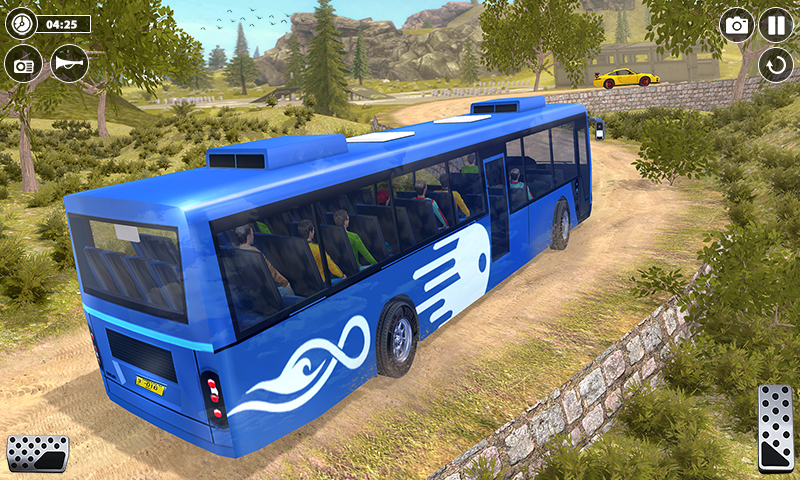Pause the game
The width and height of the screenshot is (800, 480).
click(x=776, y=25)
